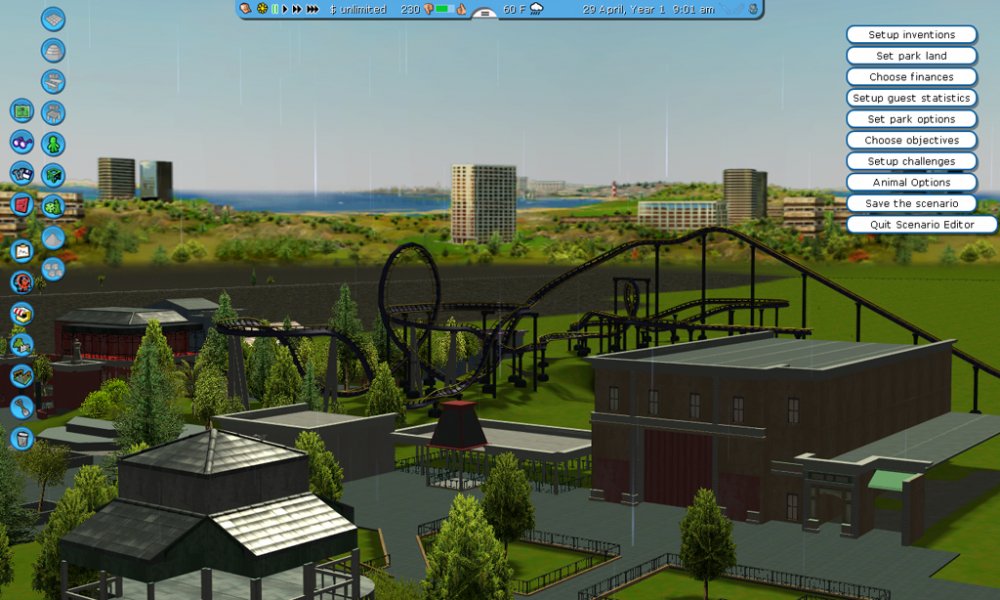Open the binoculars view icon
The width and height of the screenshot is (1000, 600).
click(x=22, y=142)
